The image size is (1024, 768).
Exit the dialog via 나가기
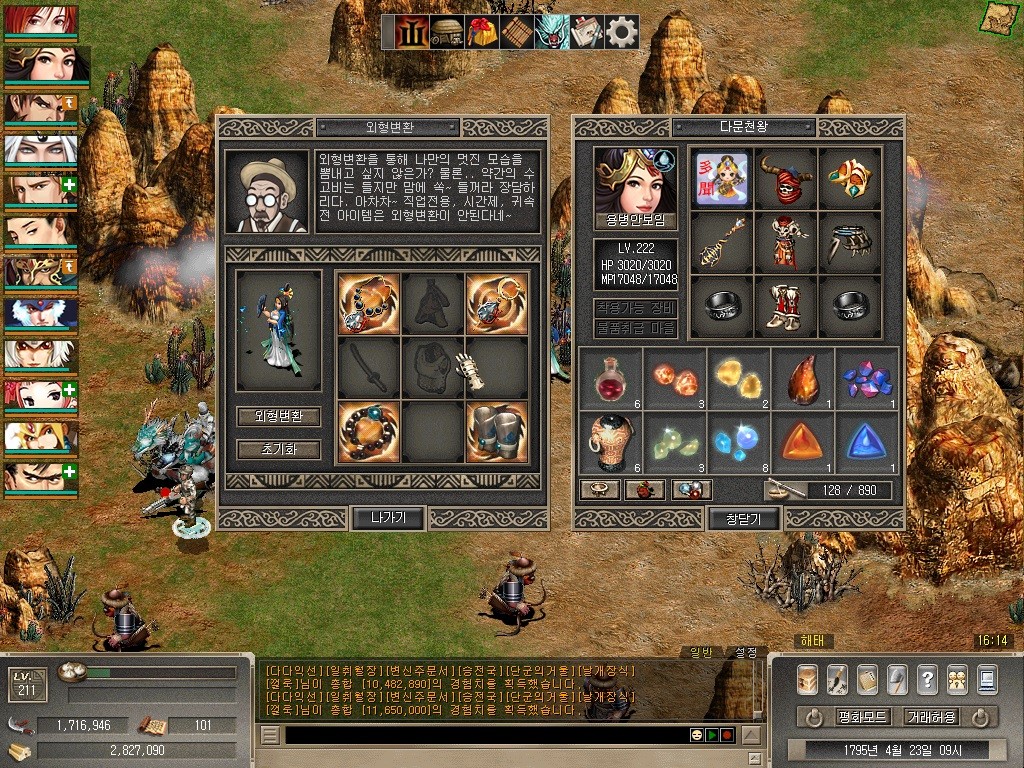[388, 517]
